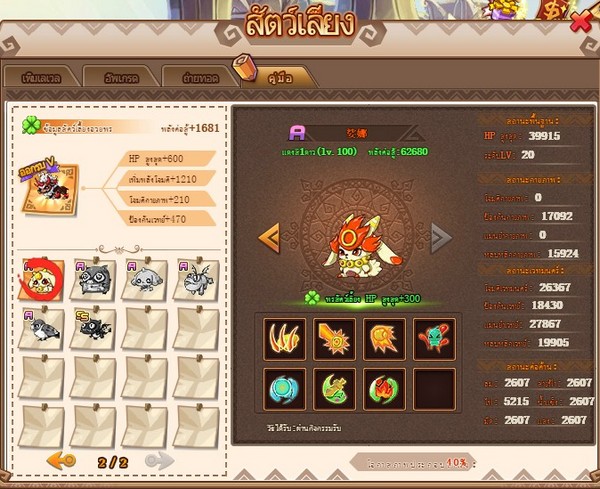This screenshot has height=489, width=600.
Task: Choose the black cat pet marked SS
Action: tap(95, 327)
